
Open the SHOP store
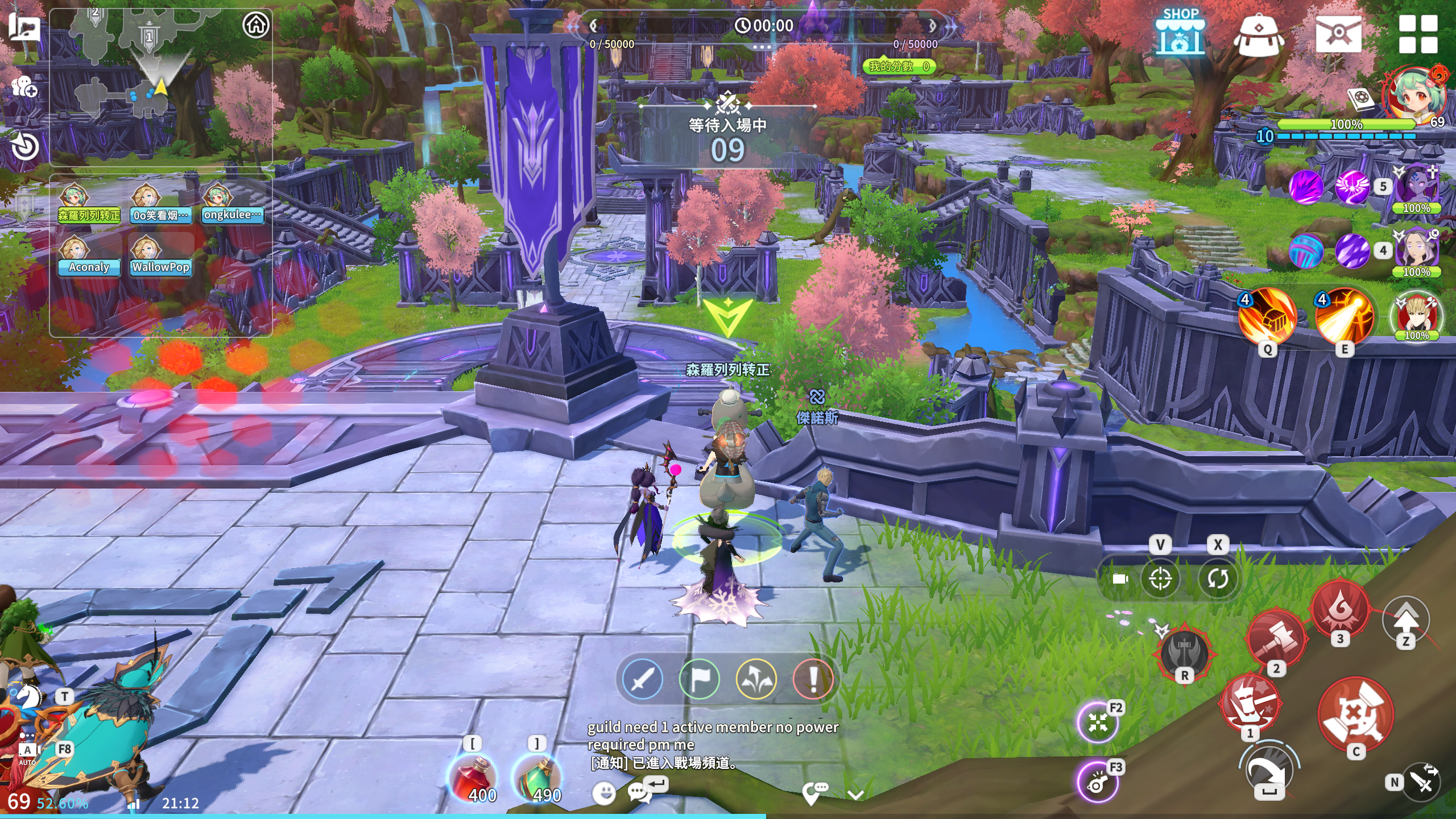point(1180,33)
